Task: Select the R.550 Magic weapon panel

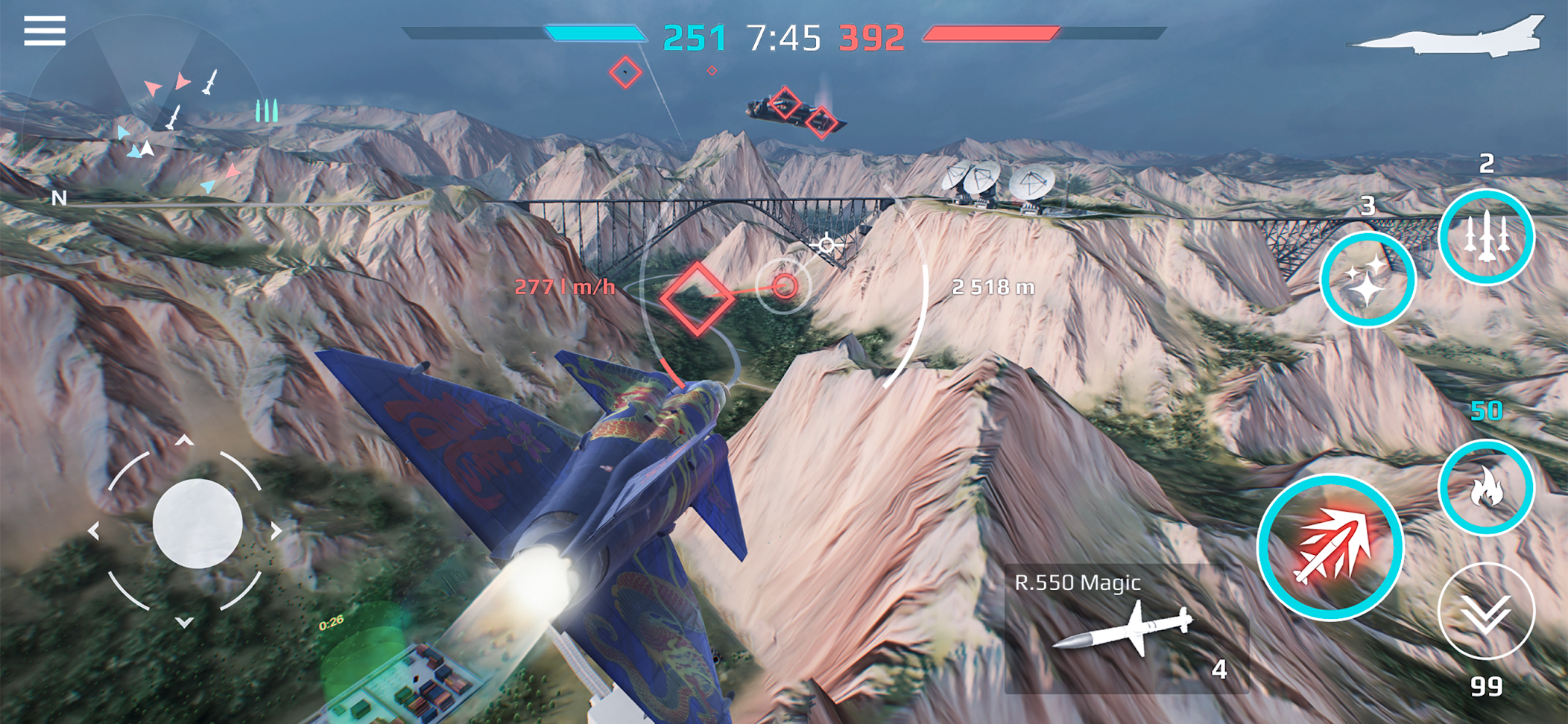Action: coord(1125,629)
